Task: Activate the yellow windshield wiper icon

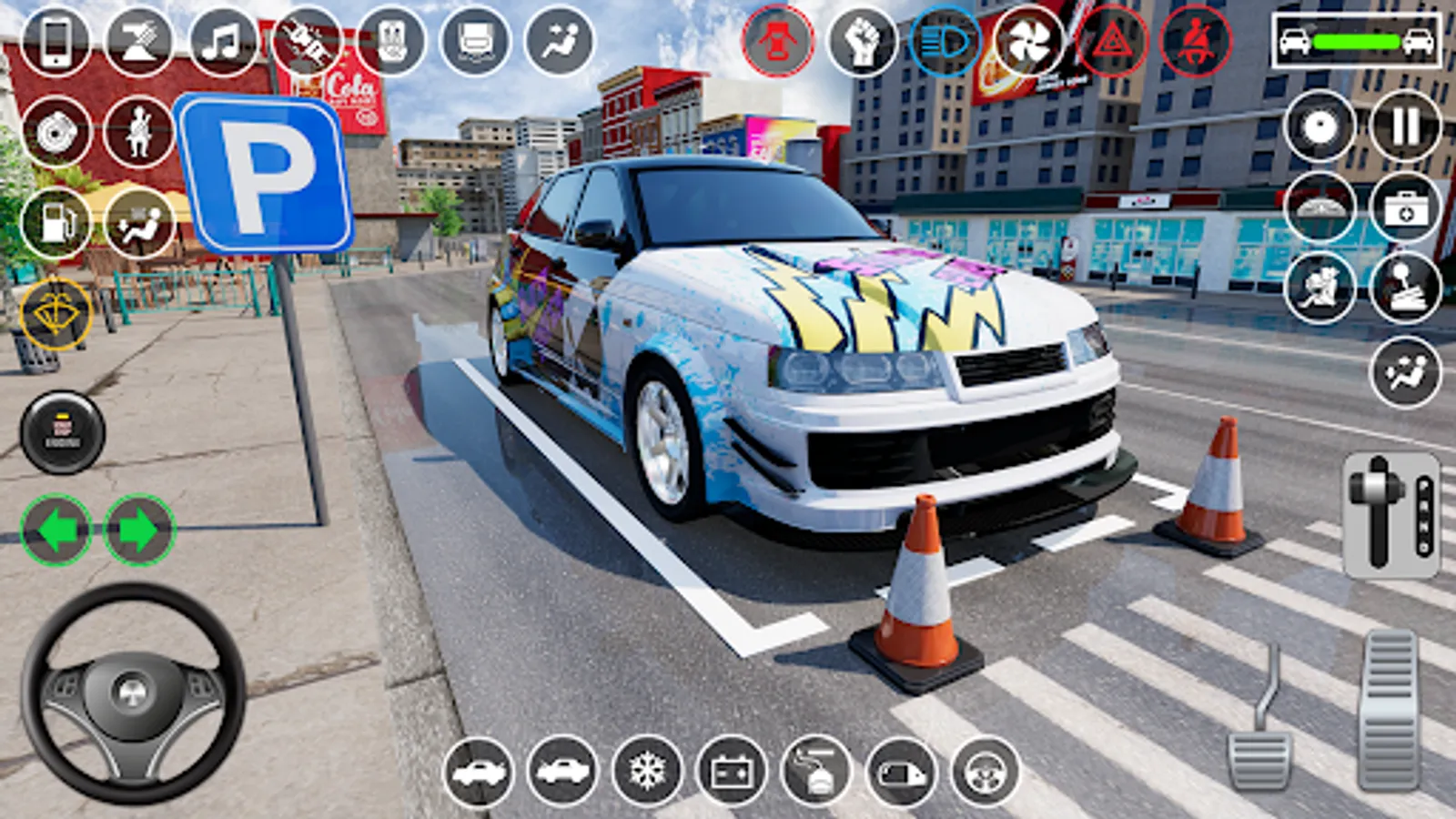Action: click(x=56, y=314)
